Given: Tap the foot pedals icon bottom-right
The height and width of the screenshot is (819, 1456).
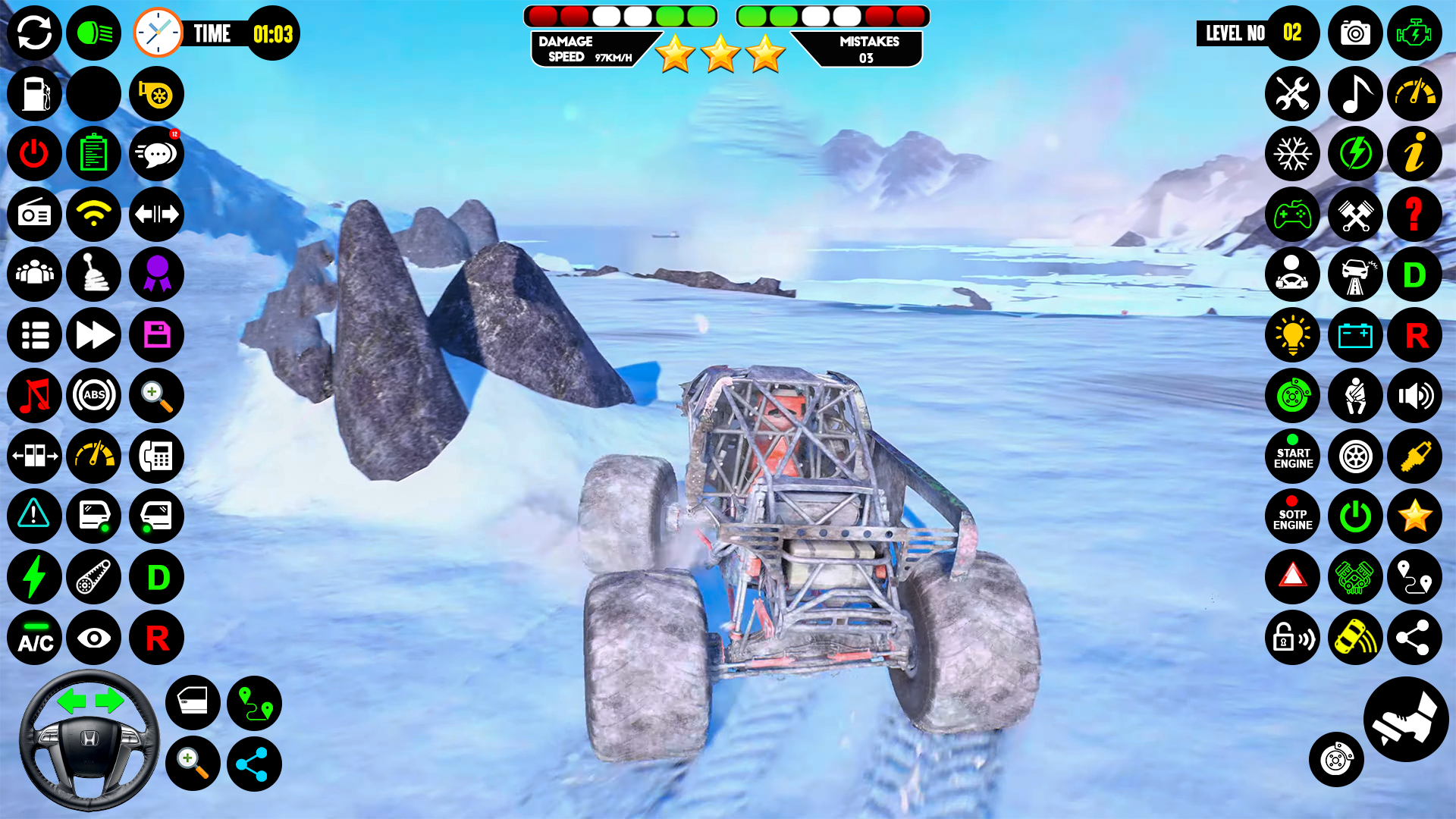Looking at the screenshot, I should tap(1404, 720).
